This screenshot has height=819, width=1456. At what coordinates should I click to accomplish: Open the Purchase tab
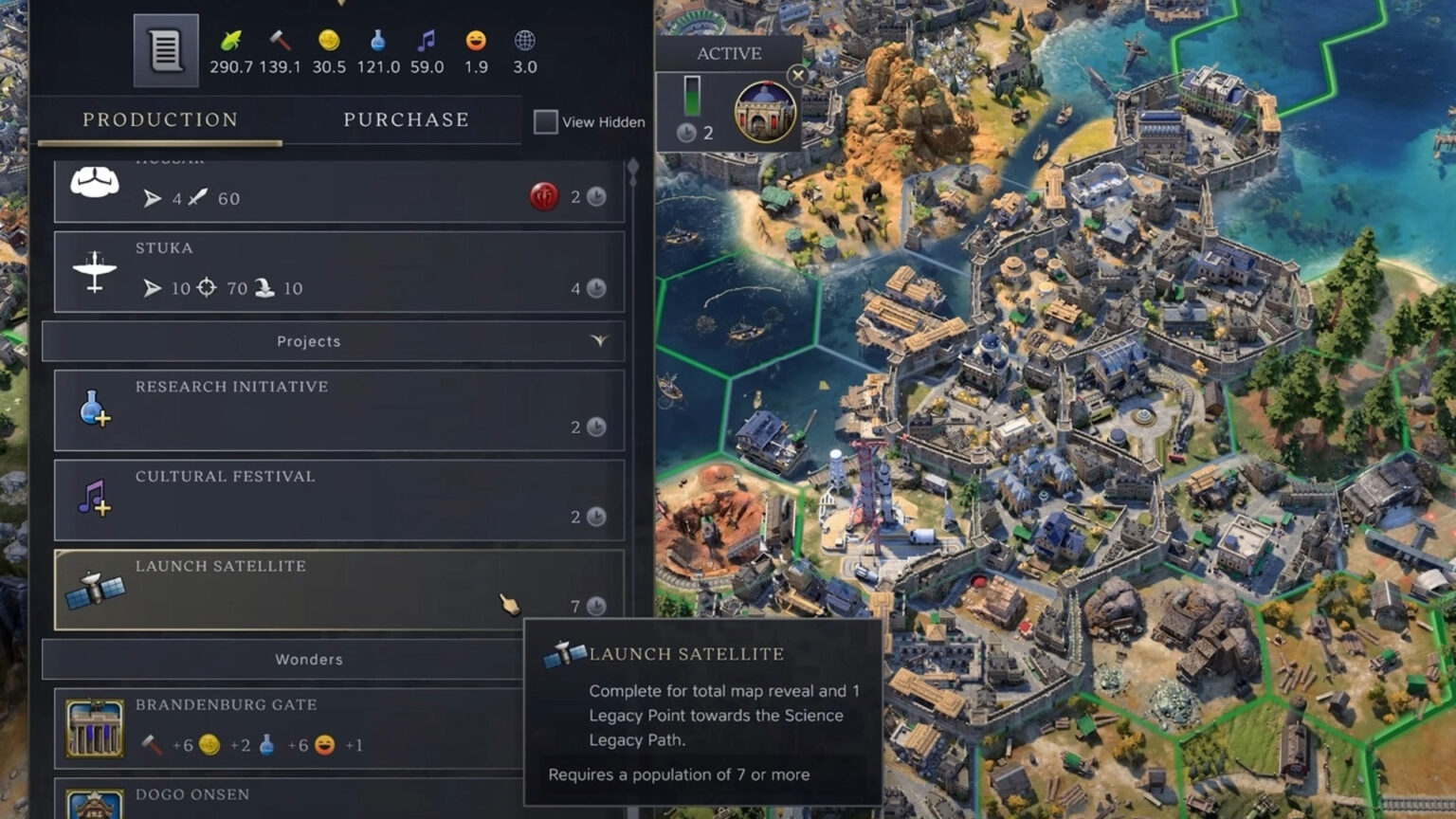tap(405, 119)
